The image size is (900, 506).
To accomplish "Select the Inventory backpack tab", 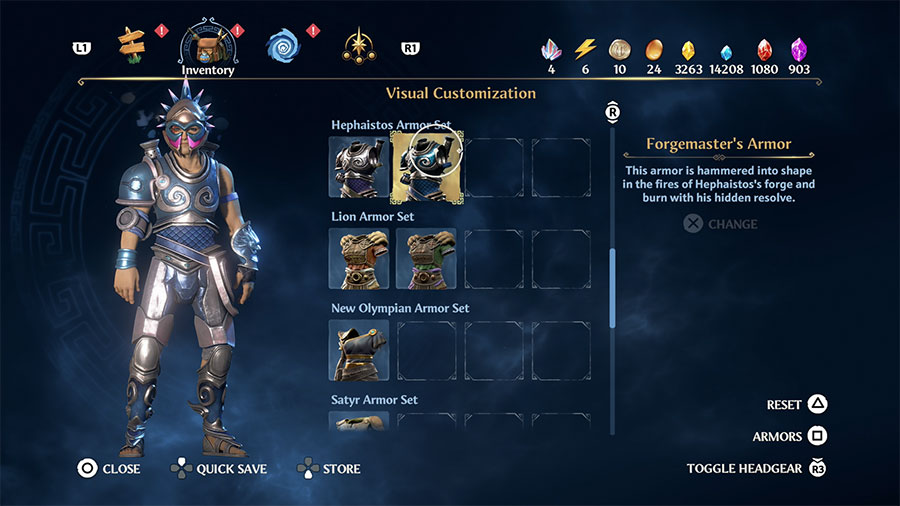I will (x=207, y=46).
